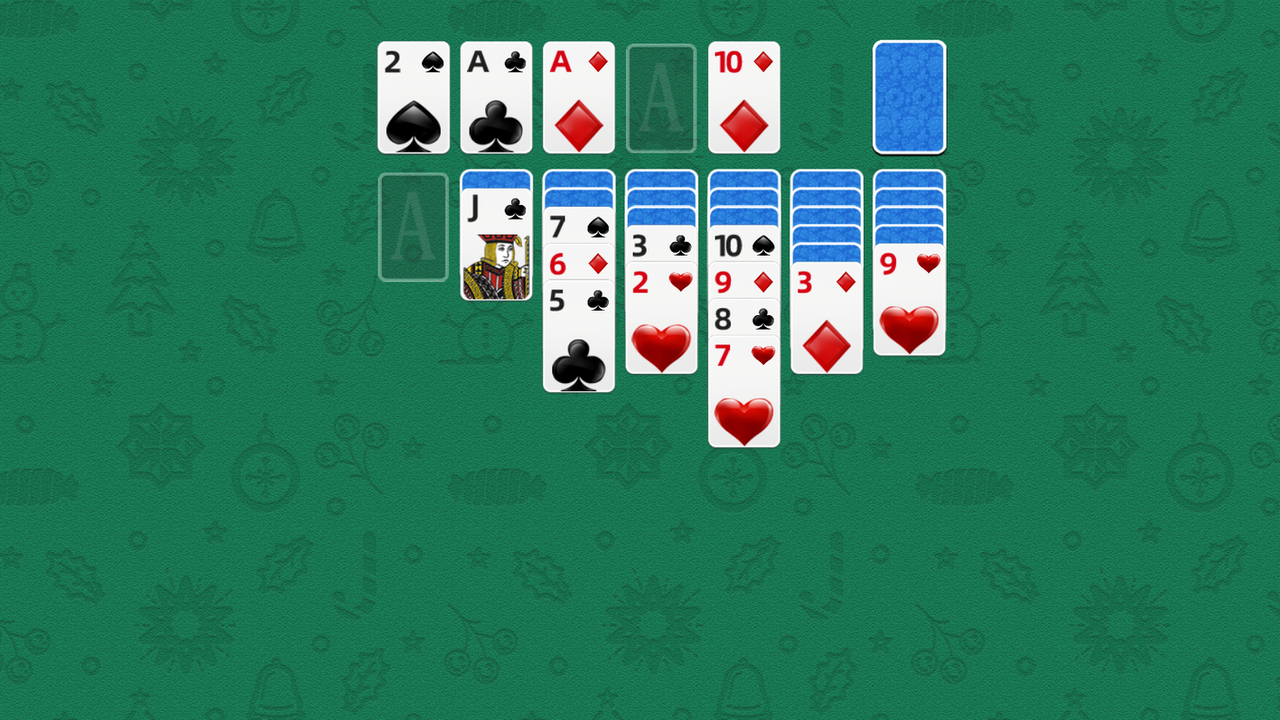The image size is (1280, 720).
Task: Select the 7 of Clubs card
Action: point(579,227)
